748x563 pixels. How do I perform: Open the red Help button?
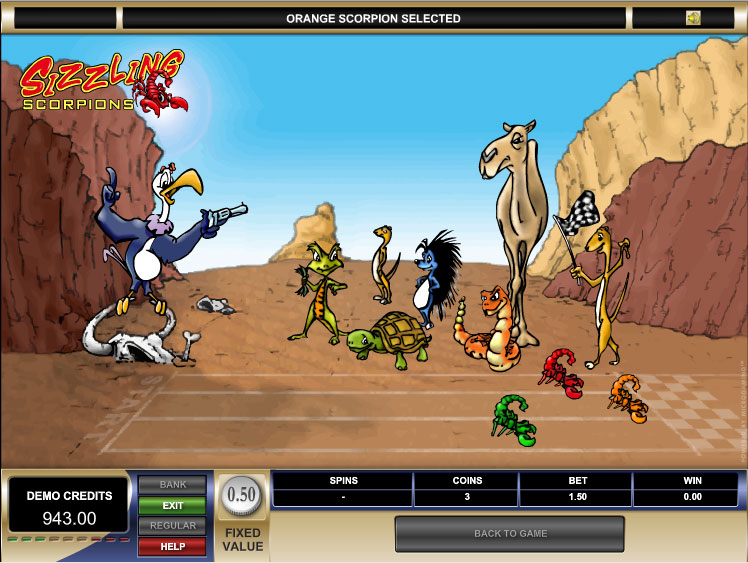172,546
